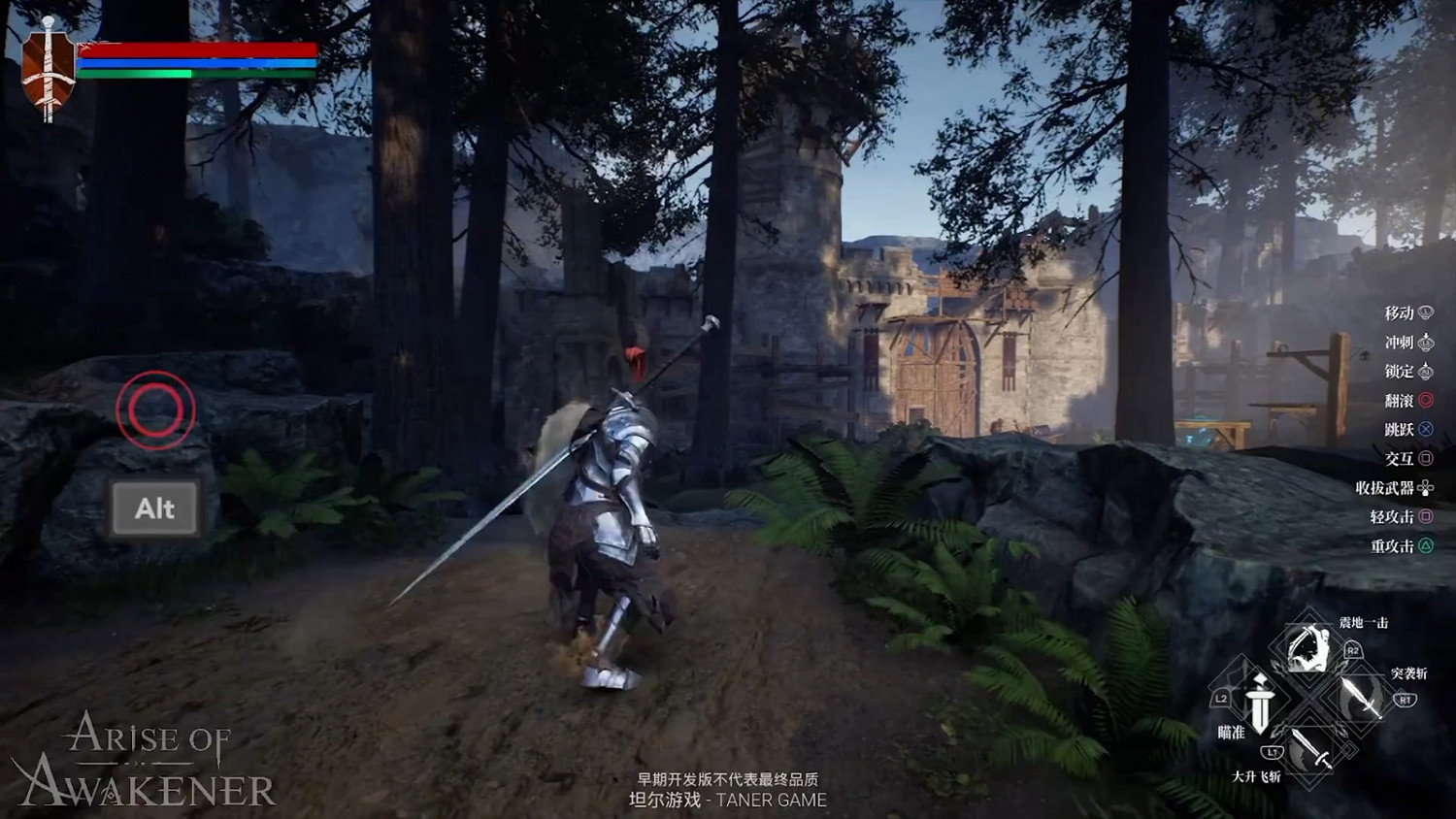Click the 大升飞斩 skill icon above L1

[1309, 749]
